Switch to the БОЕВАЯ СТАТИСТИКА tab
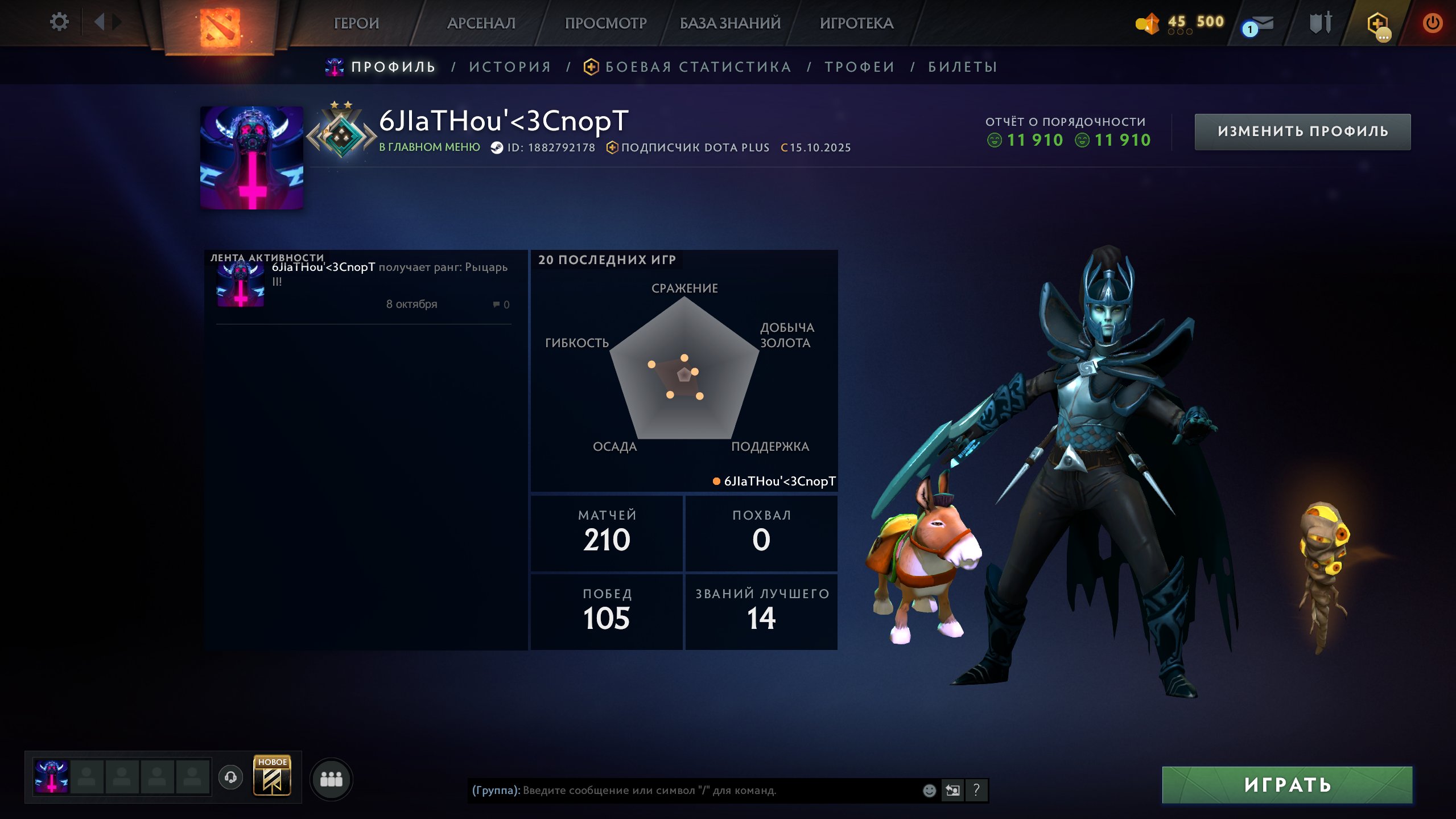Screen dimensions: 1456x819 (x=698, y=67)
